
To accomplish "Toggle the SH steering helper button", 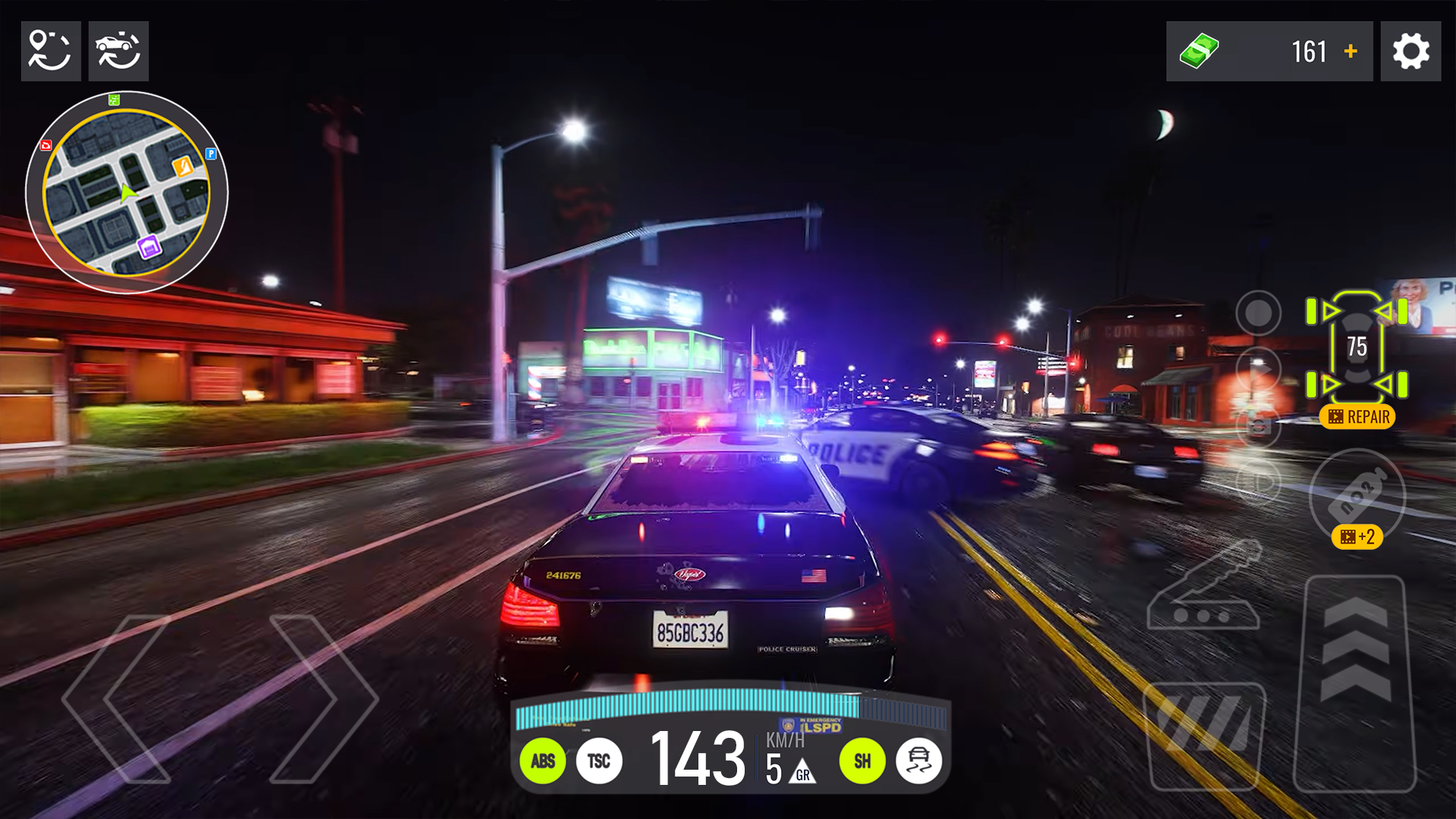I will pos(863,761).
